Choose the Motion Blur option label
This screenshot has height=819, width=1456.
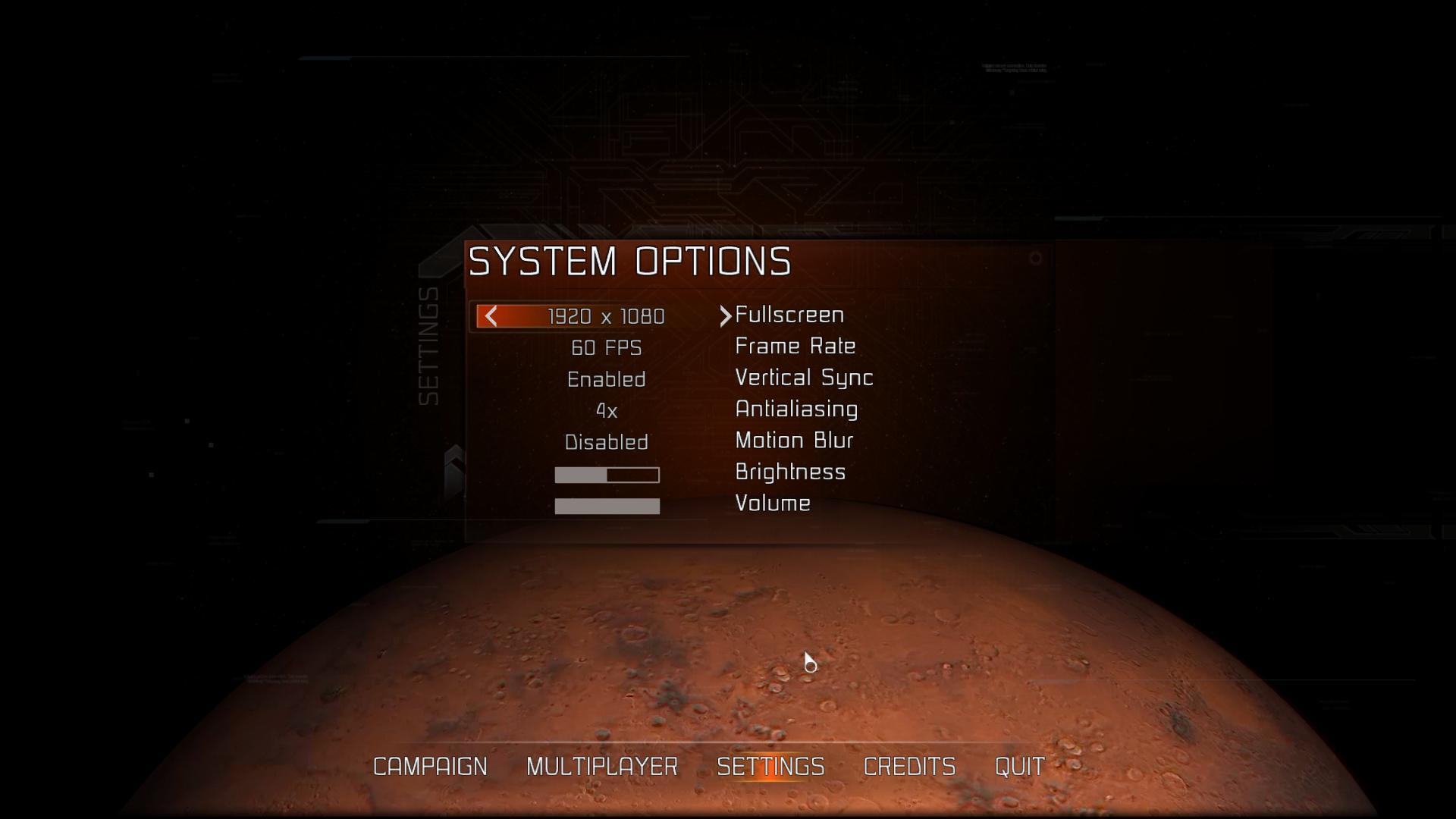coord(794,441)
